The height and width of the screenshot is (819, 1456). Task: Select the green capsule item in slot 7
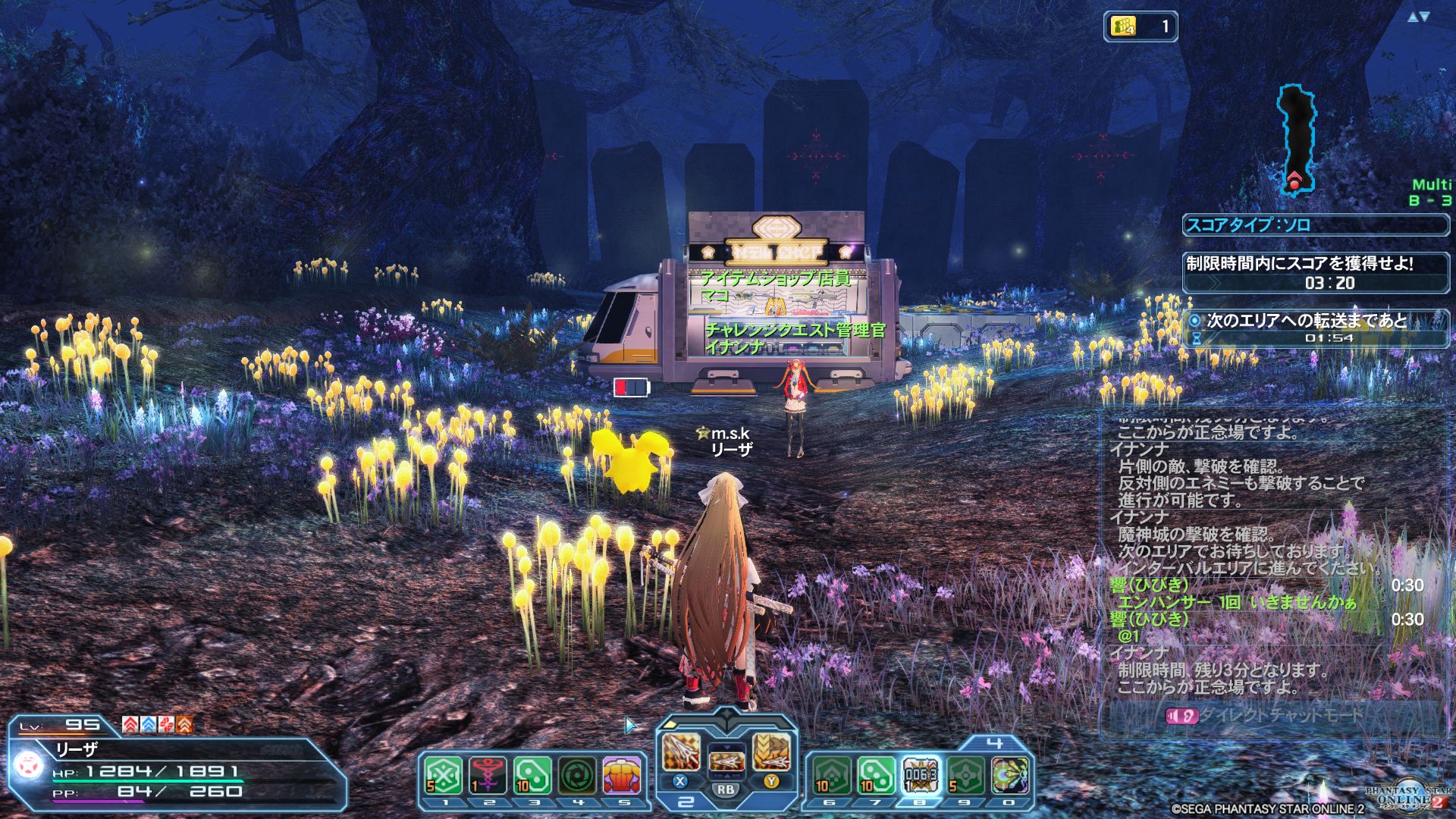(x=877, y=776)
